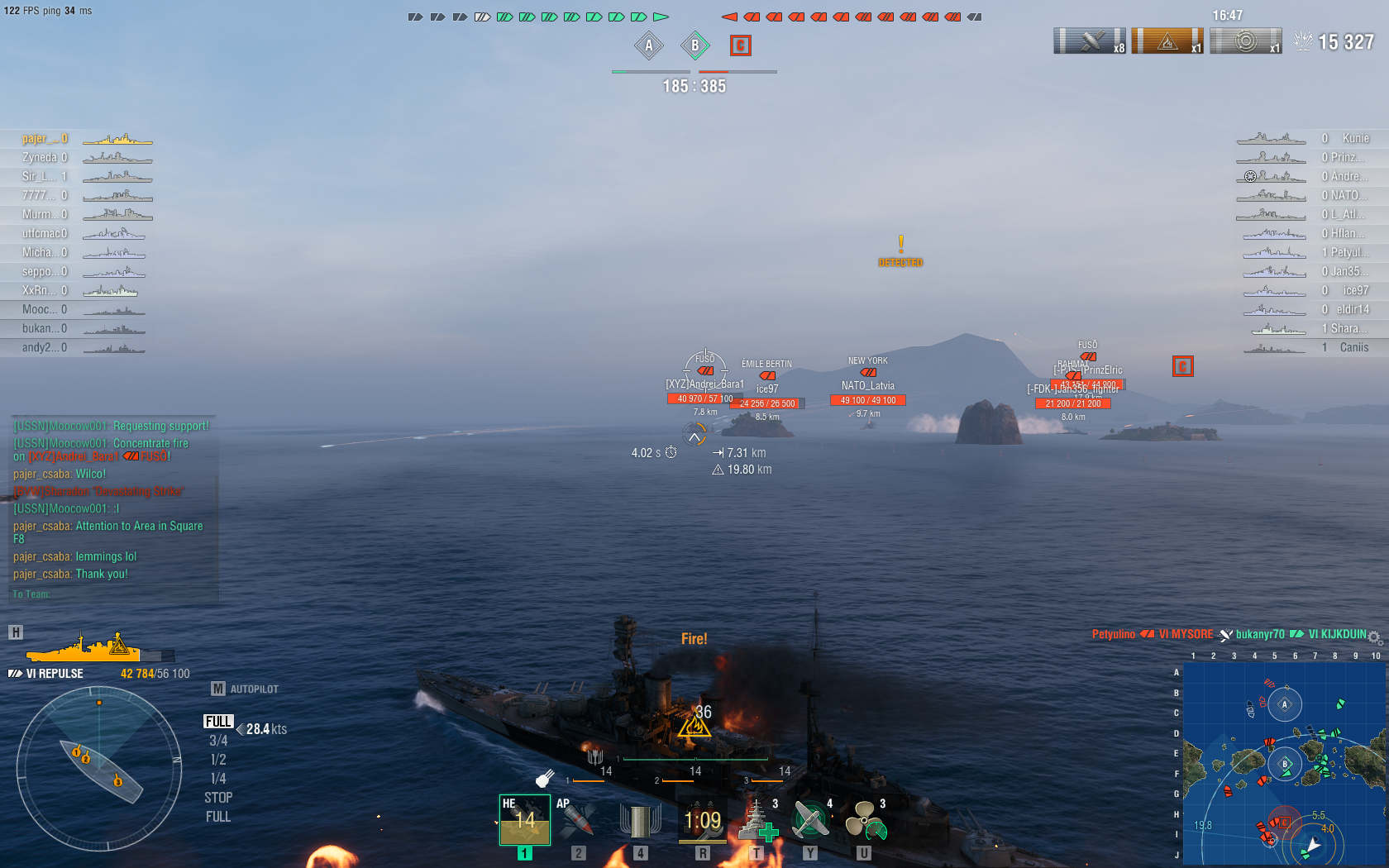This screenshot has height=868, width=1389.
Task: Open the minimap settings gear
Action: click(x=1374, y=637)
